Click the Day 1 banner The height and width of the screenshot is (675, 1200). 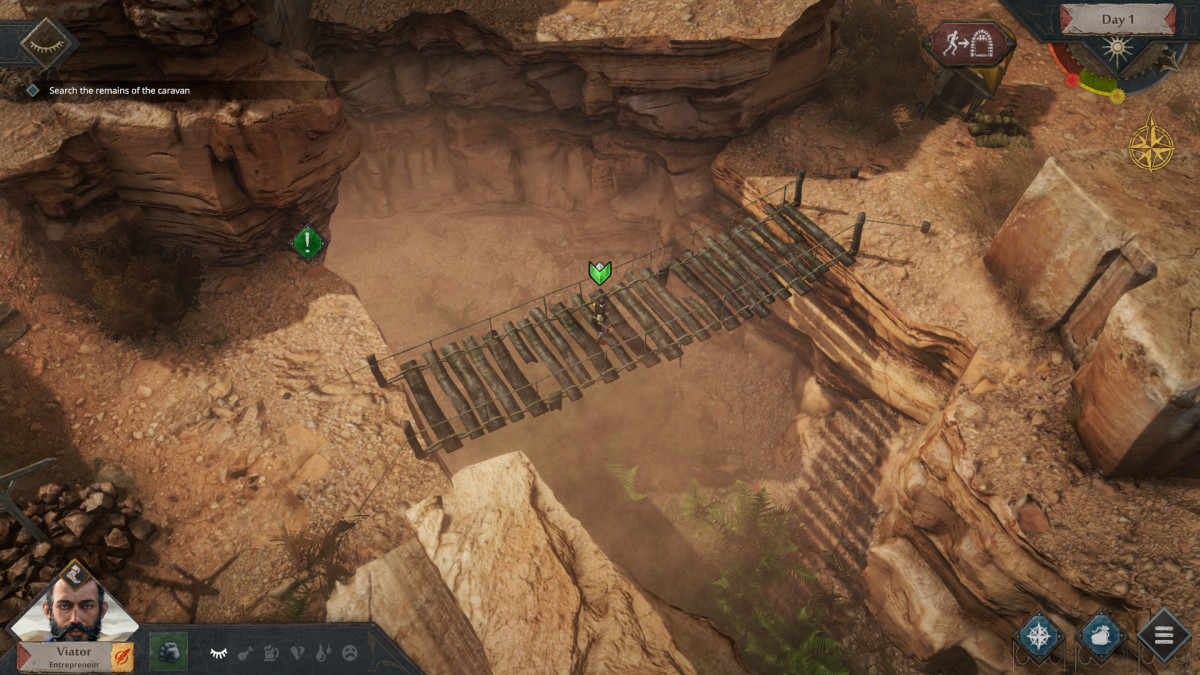click(1118, 19)
